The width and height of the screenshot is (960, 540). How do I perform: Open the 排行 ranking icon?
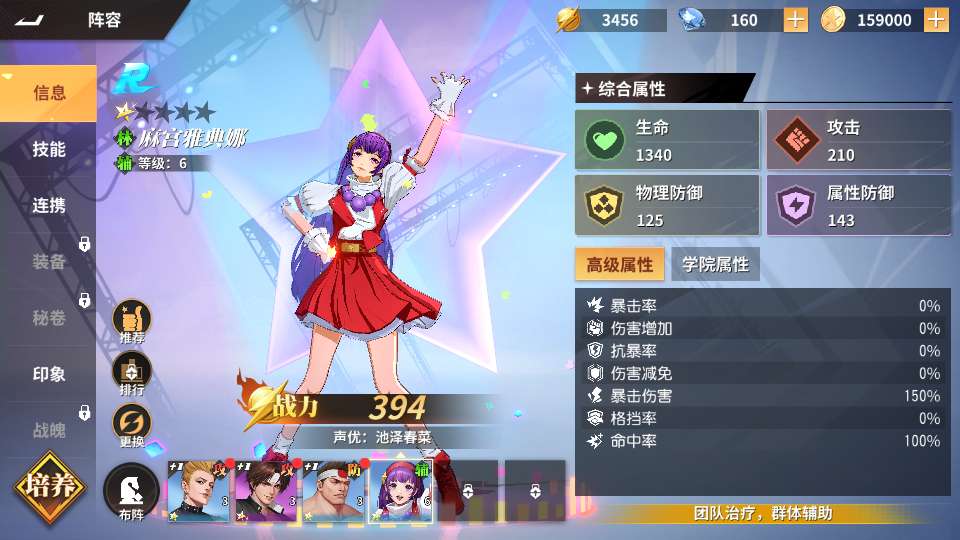click(x=132, y=374)
